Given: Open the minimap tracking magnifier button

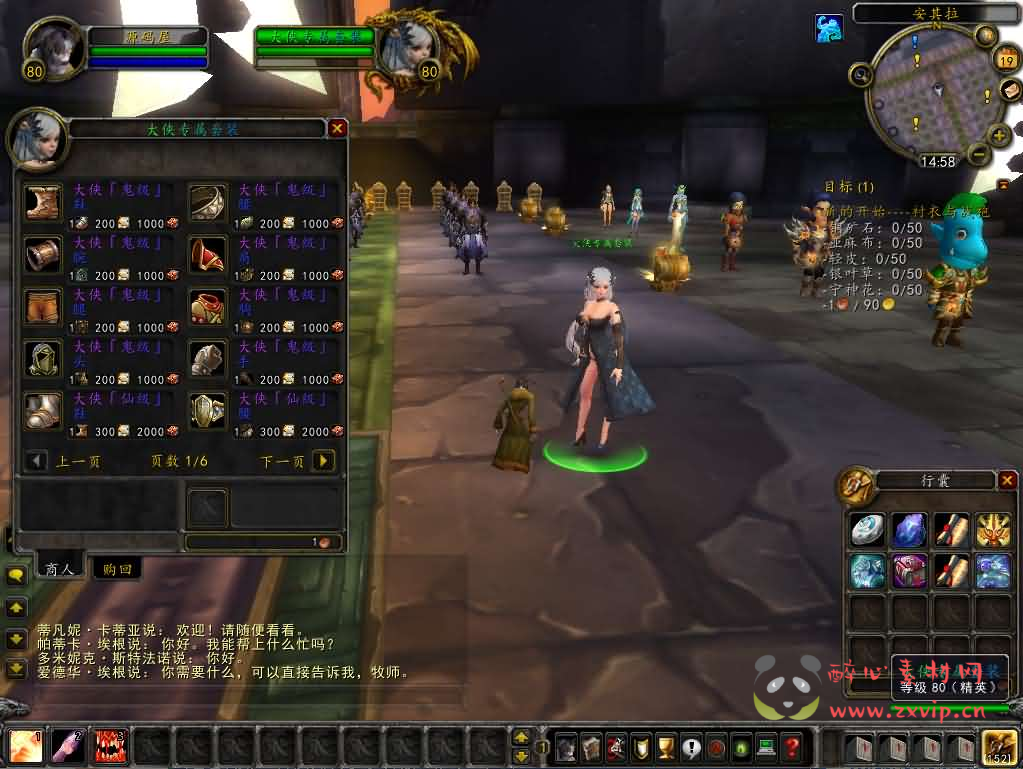Looking at the screenshot, I should point(860,74).
